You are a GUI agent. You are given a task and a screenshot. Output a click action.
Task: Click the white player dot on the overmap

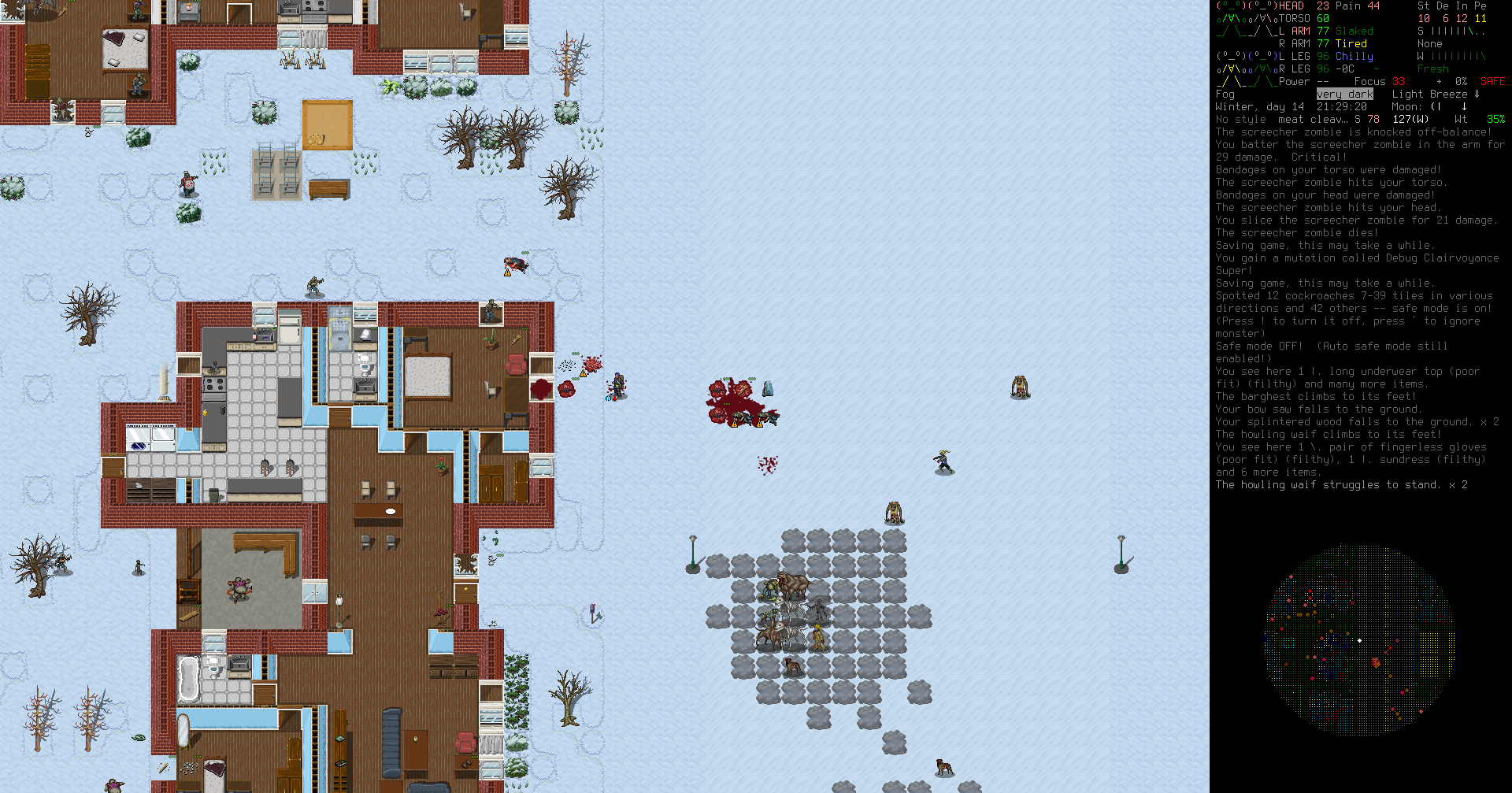tap(1361, 640)
